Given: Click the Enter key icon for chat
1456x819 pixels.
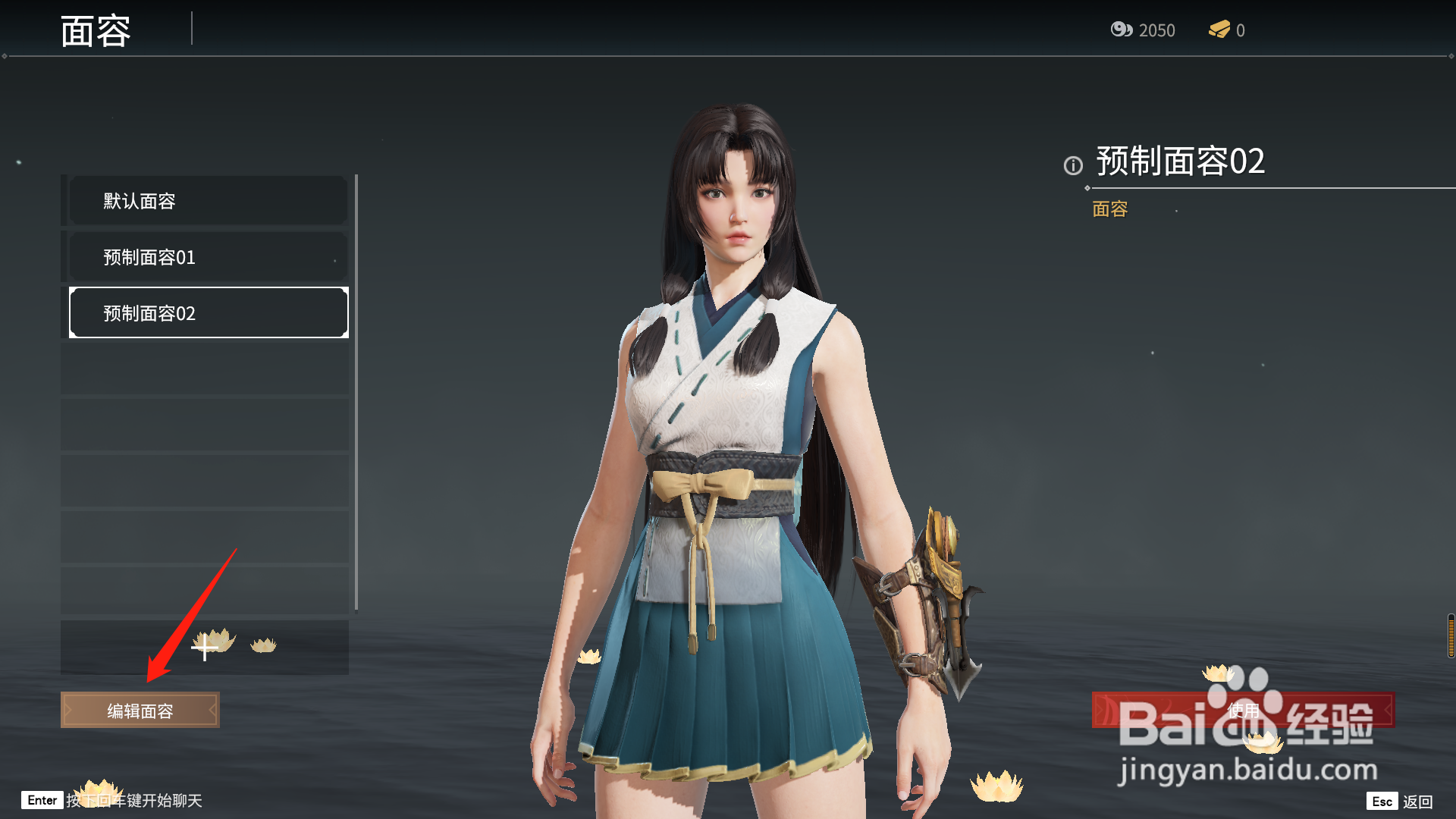Looking at the screenshot, I should point(42,800).
